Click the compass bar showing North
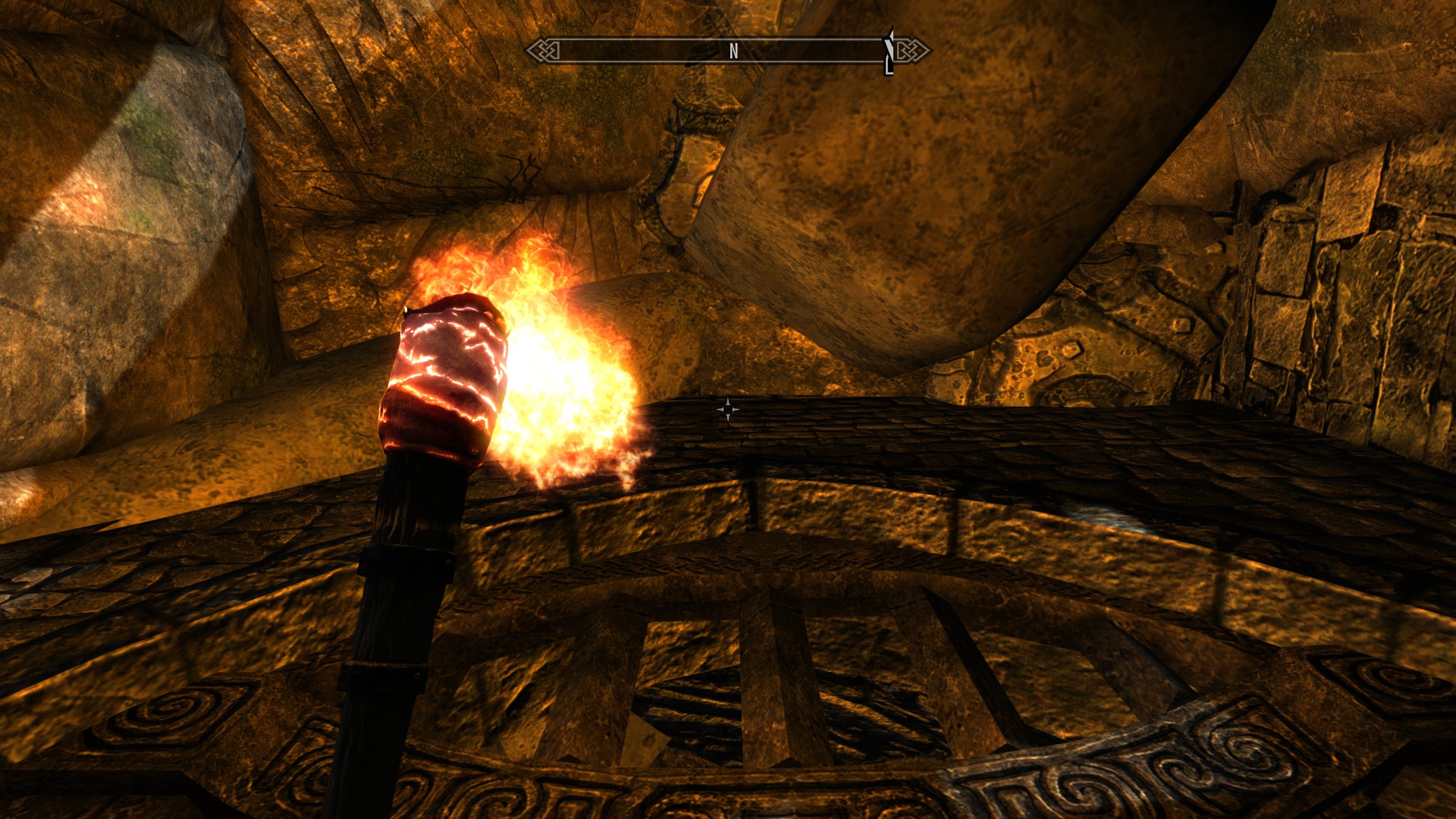The height and width of the screenshot is (819, 1456). [726, 51]
